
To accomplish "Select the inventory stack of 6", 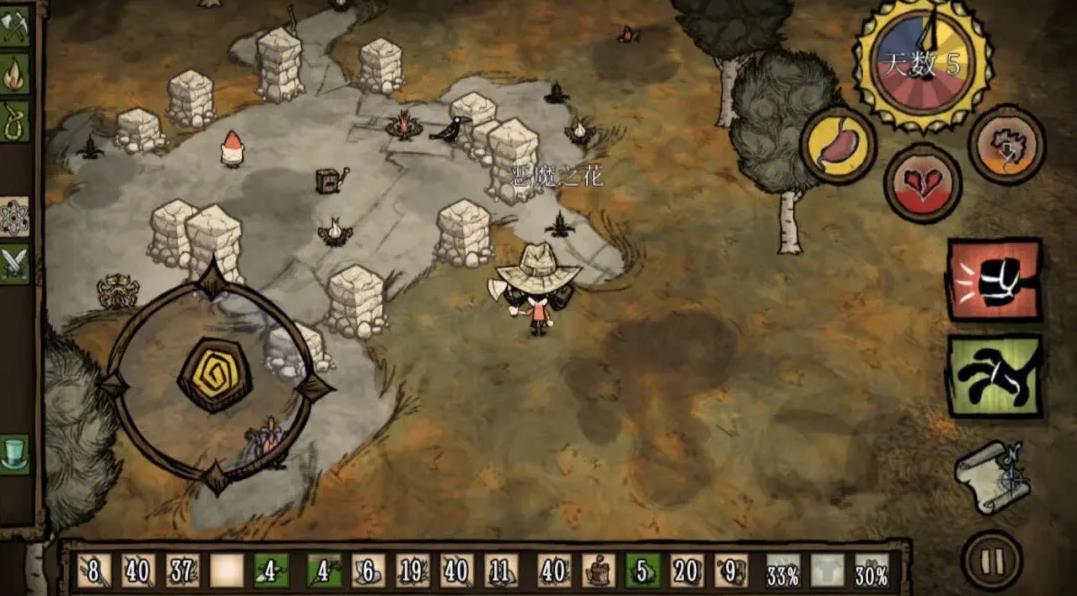I will tap(368, 571).
